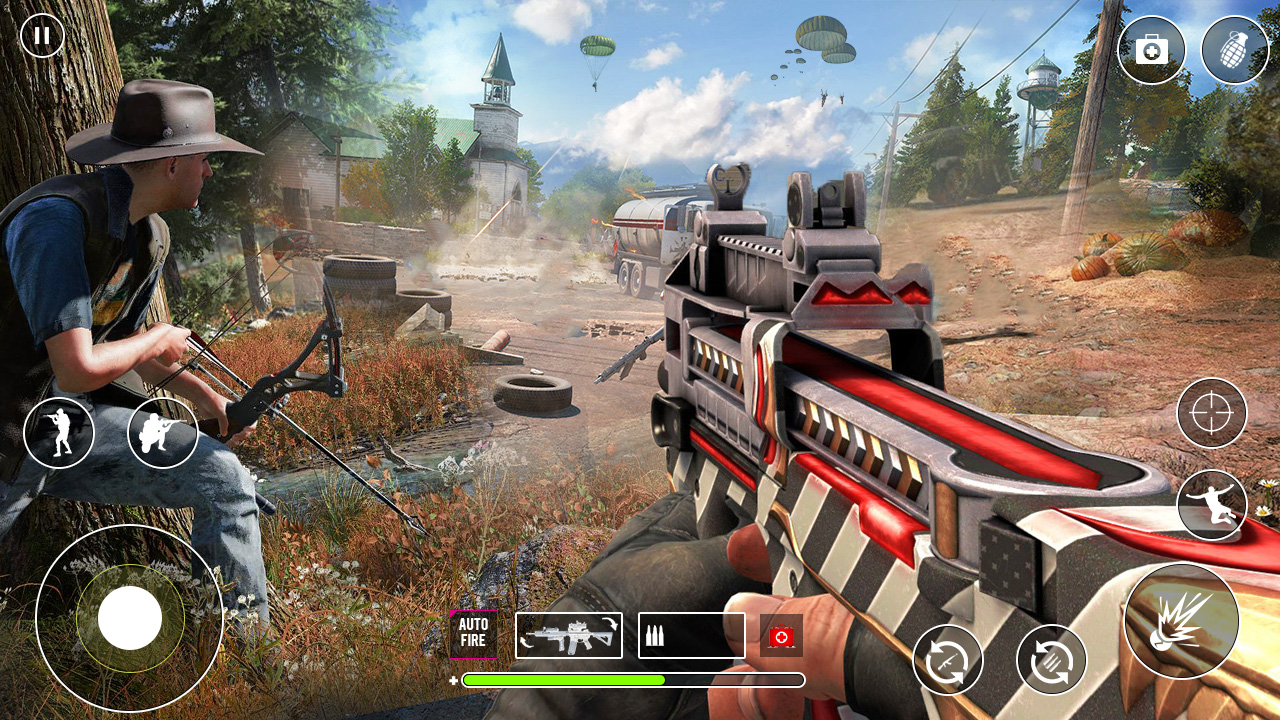
Task: Toggle the Auto Fire mode
Action: tap(473, 634)
